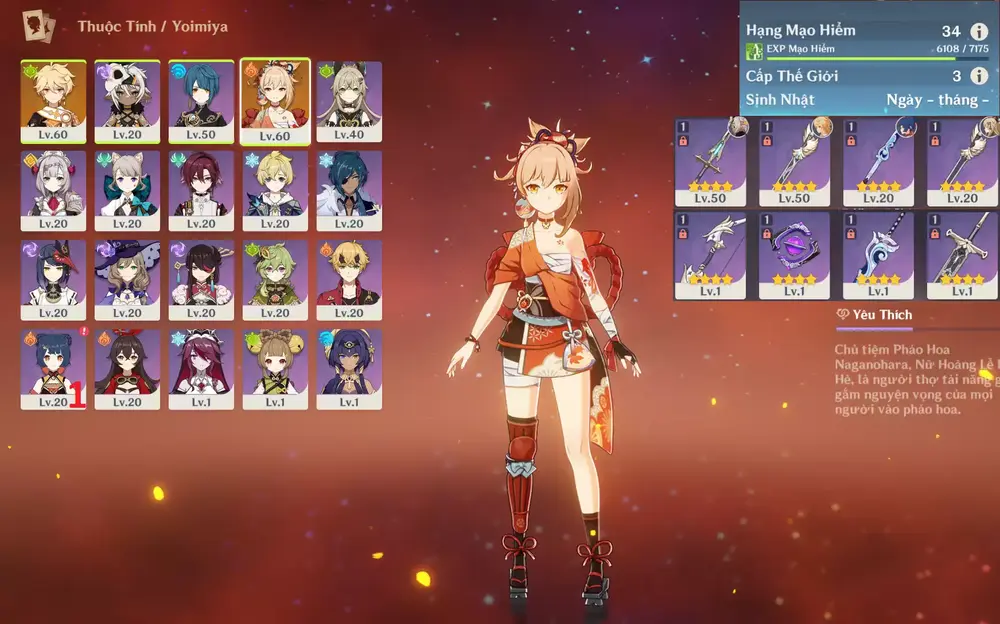Choose Razor's character card
The height and width of the screenshot is (624, 1000).
click(127, 101)
